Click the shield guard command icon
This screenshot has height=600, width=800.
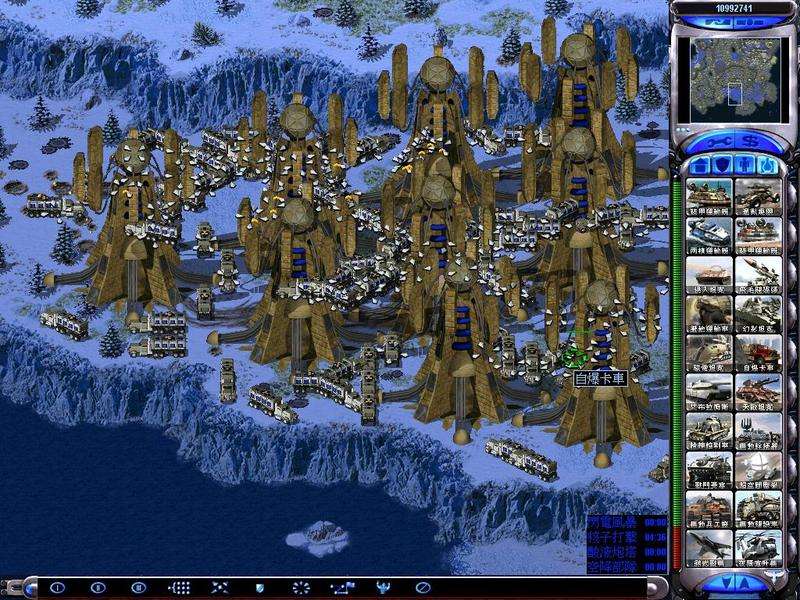(259, 587)
